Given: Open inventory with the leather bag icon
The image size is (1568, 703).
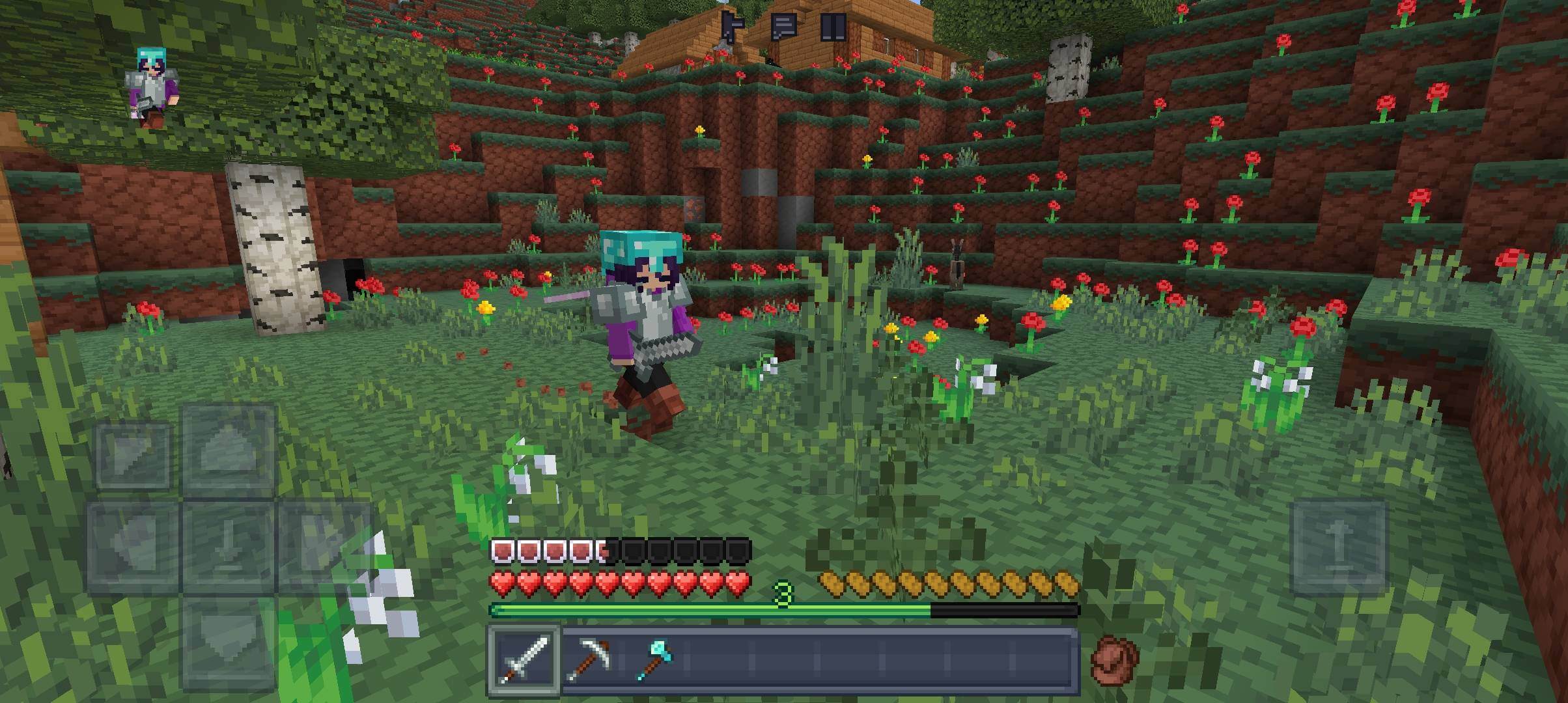Looking at the screenshot, I should pyautogui.click(x=1115, y=661).
